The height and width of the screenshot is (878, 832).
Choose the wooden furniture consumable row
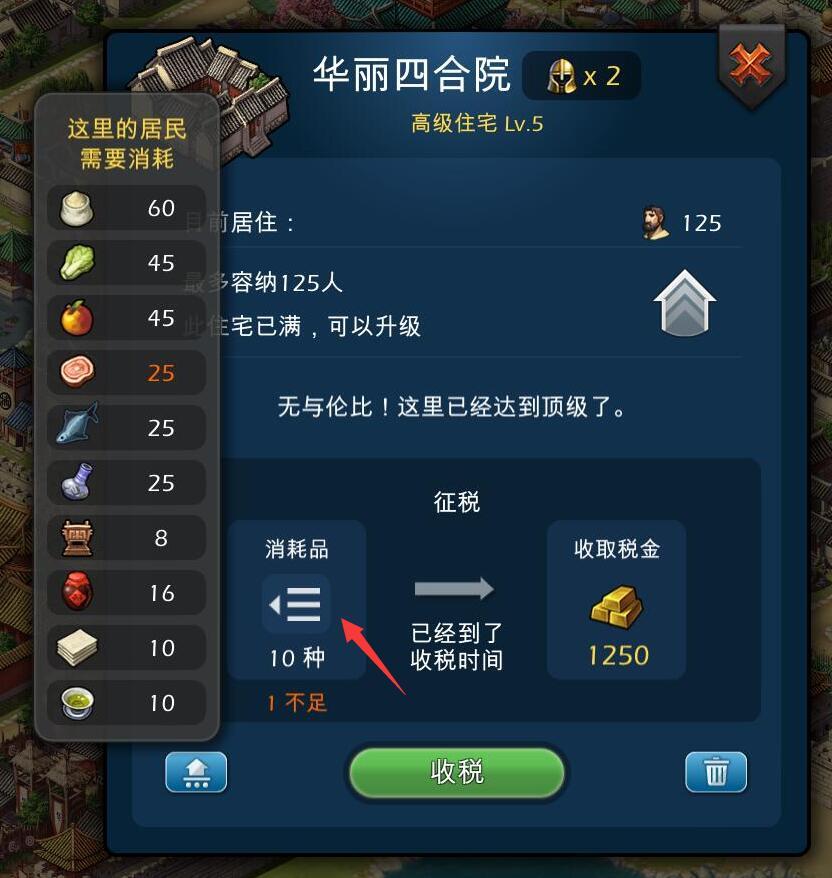point(126,538)
